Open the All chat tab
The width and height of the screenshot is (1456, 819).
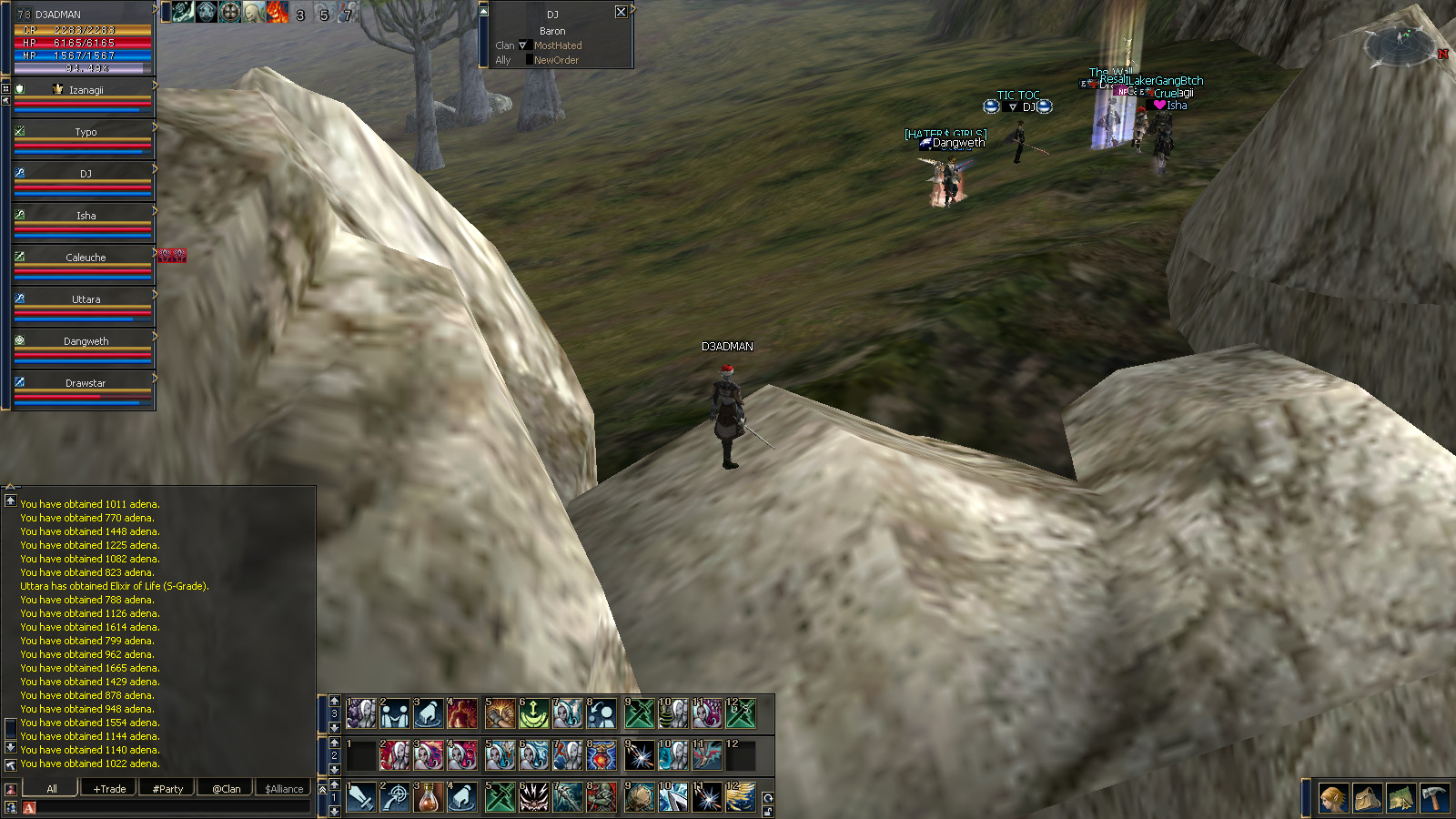coord(51,789)
